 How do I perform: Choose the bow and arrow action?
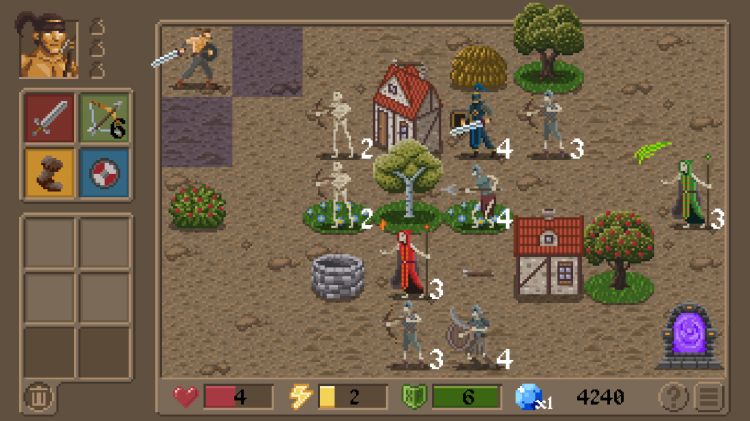tap(104, 117)
